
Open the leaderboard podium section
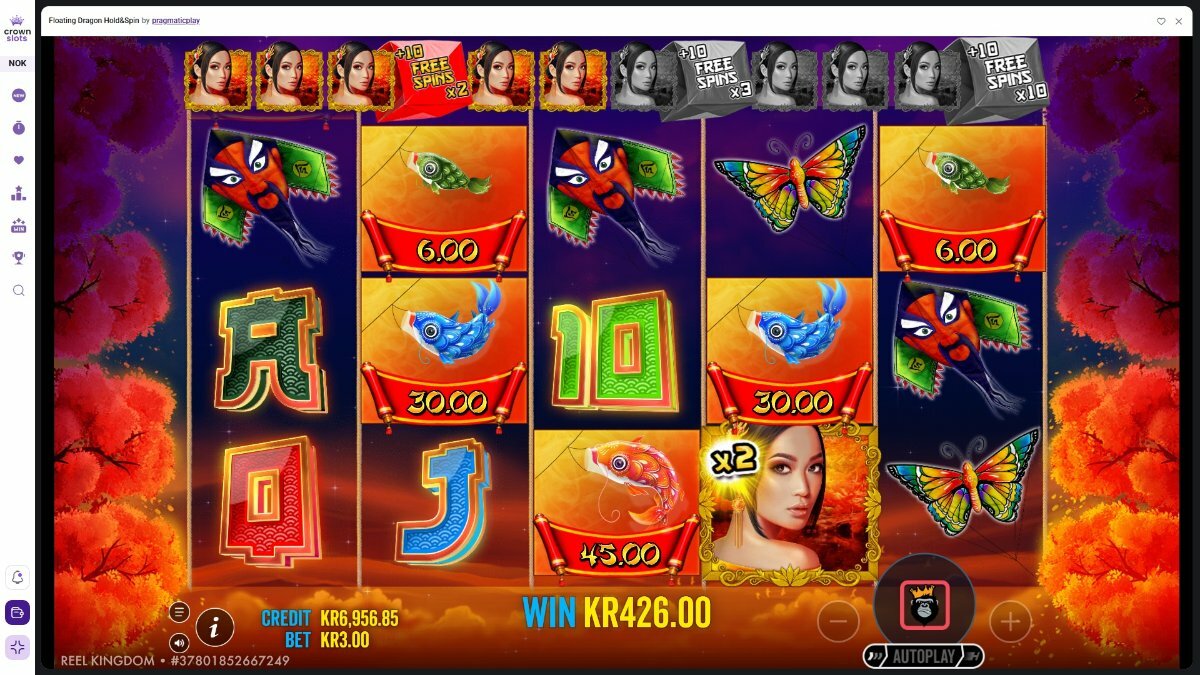click(x=18, y=193)
